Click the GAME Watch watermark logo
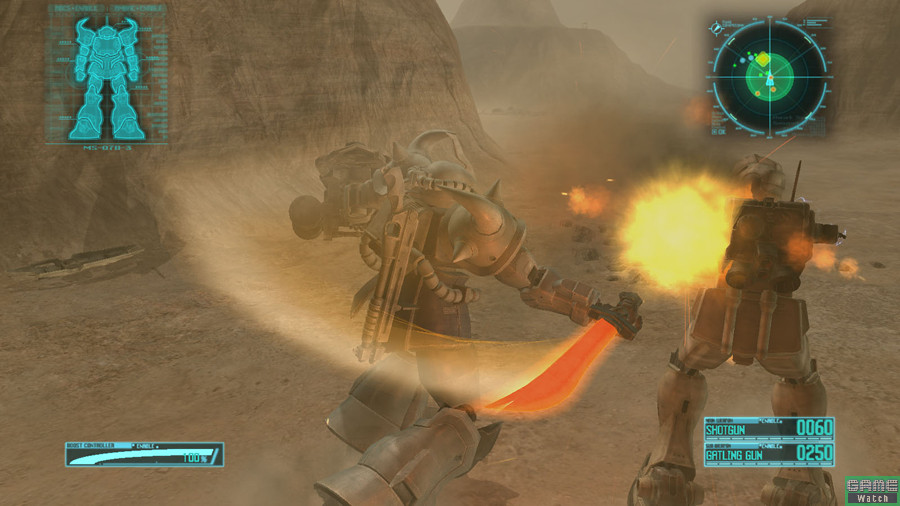 [x=871, y=490]
